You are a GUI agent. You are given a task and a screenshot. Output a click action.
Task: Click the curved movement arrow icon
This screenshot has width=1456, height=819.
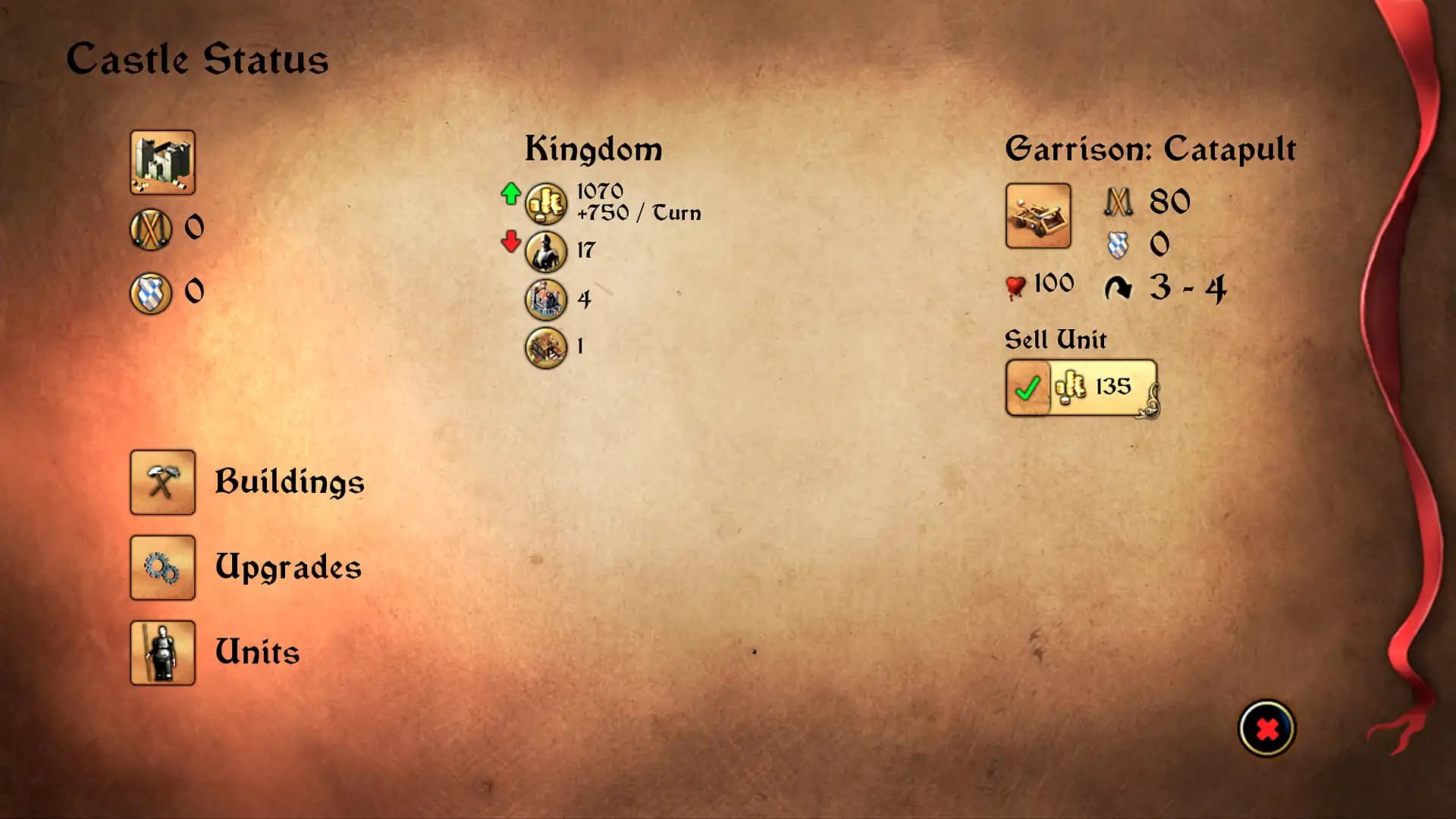point(1120,288)
